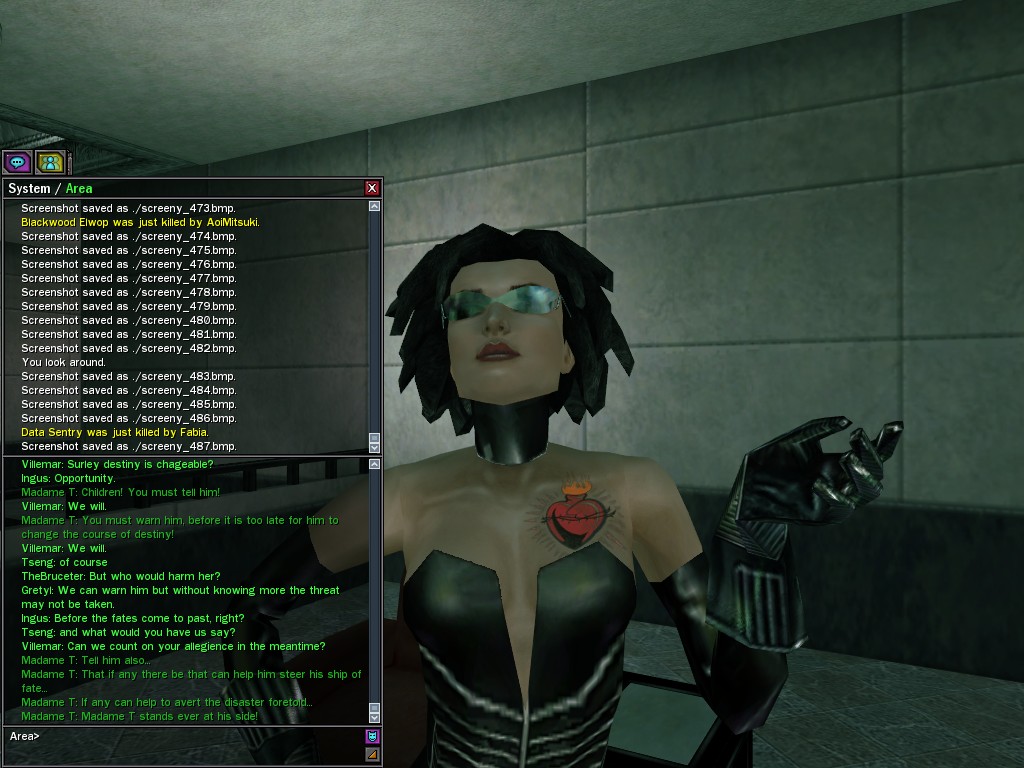1024x768 pixels.
Task: Click the Area chat scroll-up arrow
Action: [375, 464]
